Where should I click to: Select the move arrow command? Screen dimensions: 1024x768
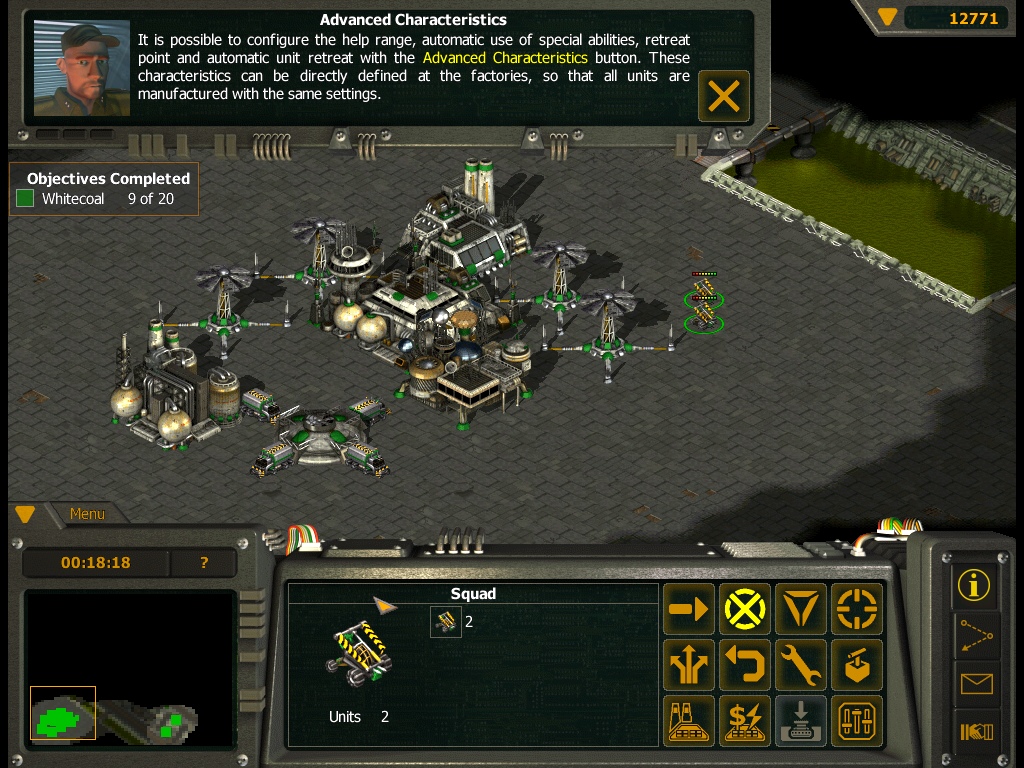pyautogui.click(x=689, y=609)
